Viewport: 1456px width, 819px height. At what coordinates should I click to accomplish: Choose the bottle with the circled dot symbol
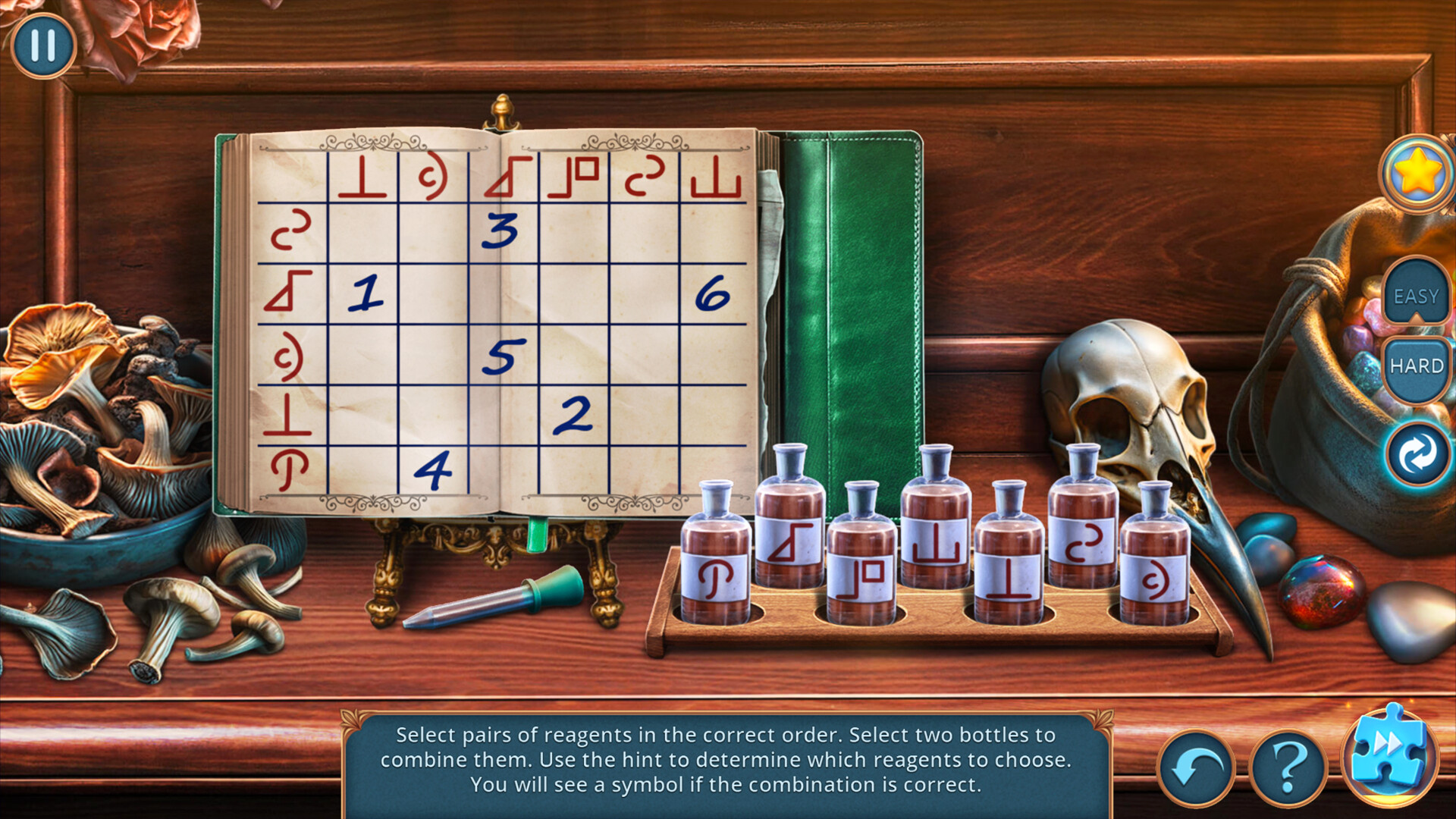[1154, 561]
